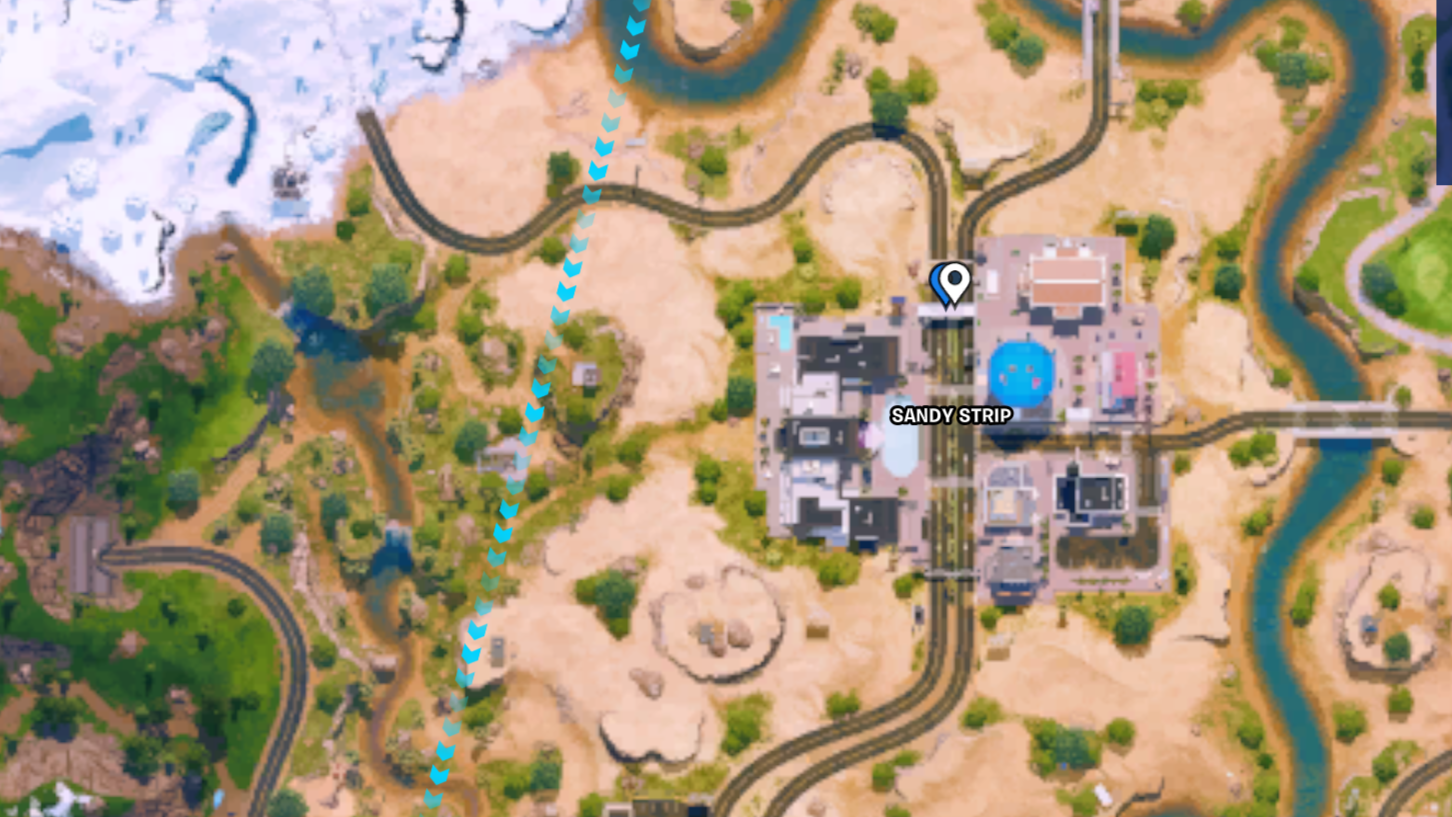Click the topmost cyan trail arrow near the river
The image size is (1452, 817).
pyautogui.click(x=637, y=8)
